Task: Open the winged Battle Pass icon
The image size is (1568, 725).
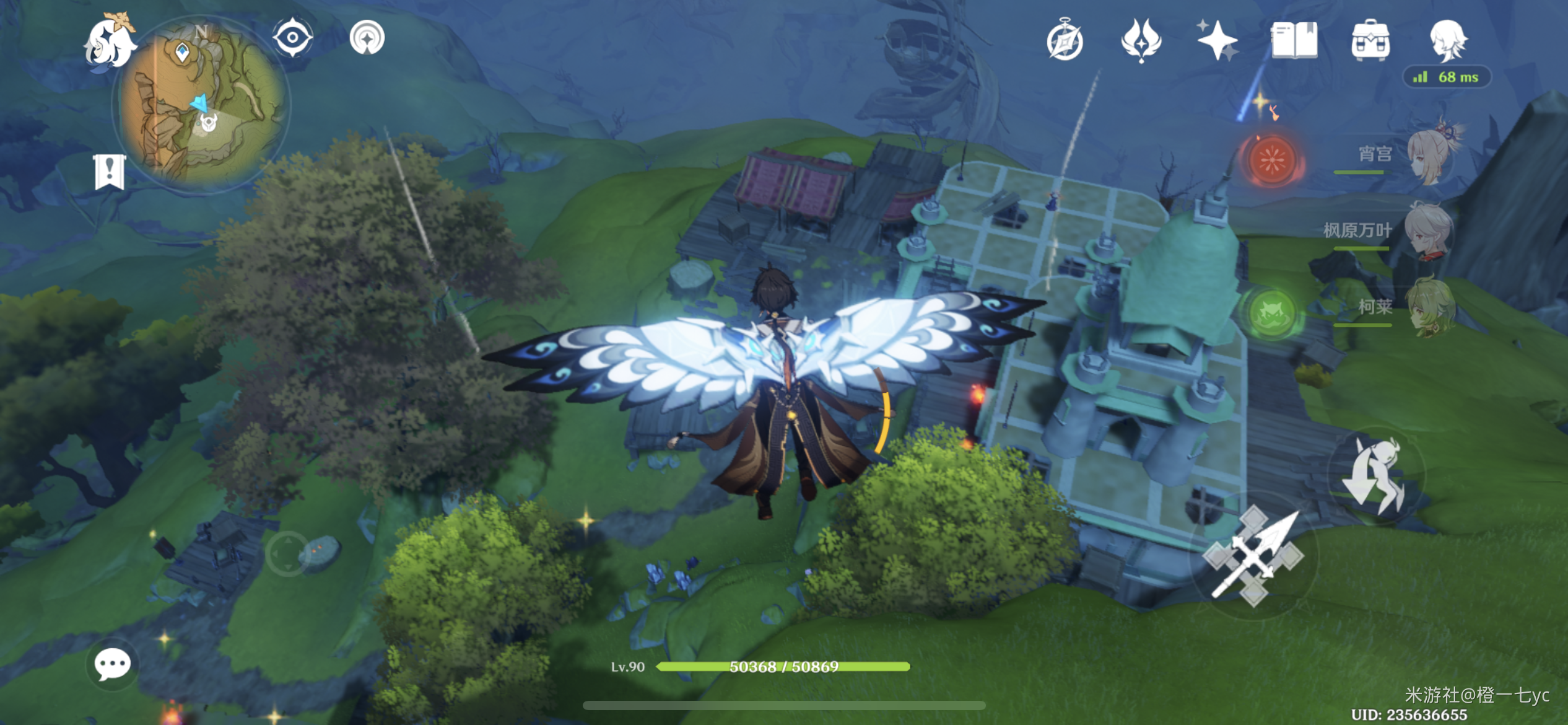Action: 1141,41
